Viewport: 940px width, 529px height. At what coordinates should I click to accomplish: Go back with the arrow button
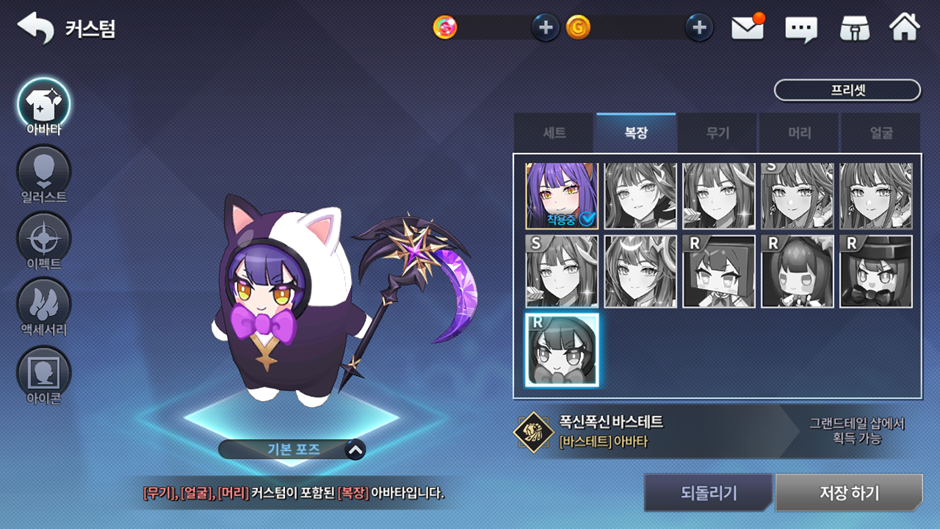coord(36,28)
